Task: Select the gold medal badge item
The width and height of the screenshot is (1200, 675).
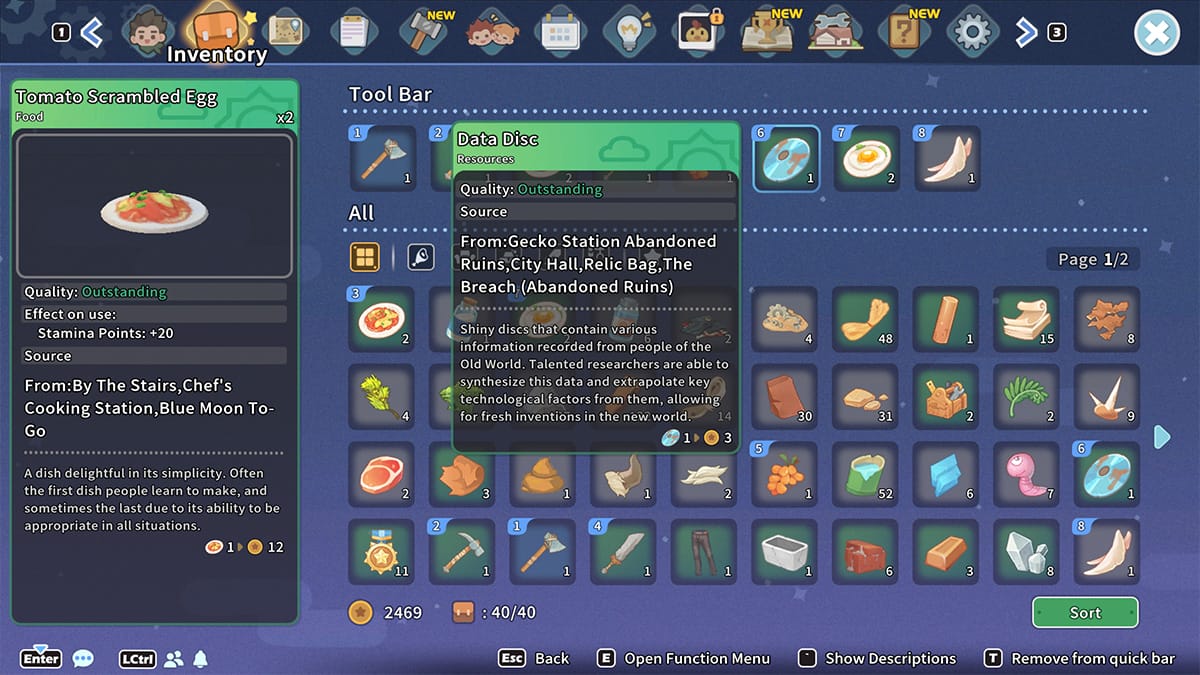Action: pos(381,552)
